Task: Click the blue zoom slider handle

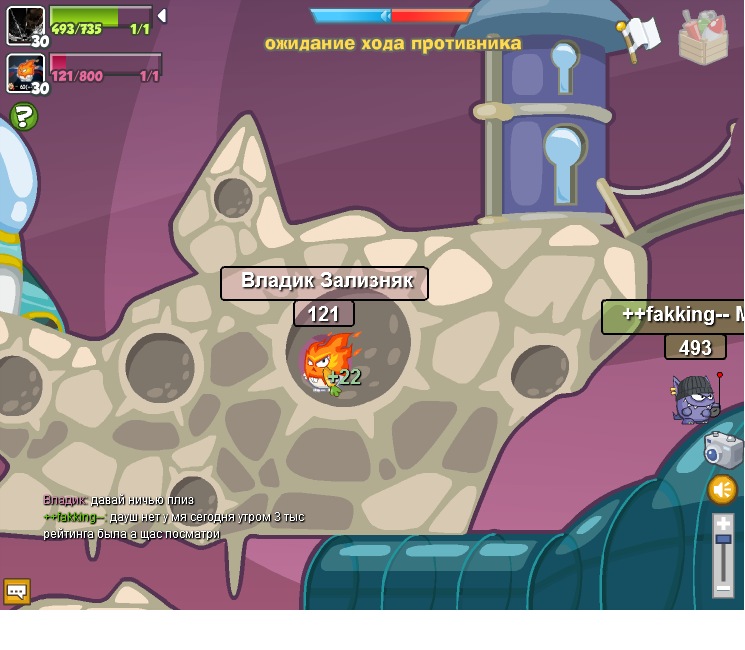Action: pyautogui.click(x=723, y=540)
